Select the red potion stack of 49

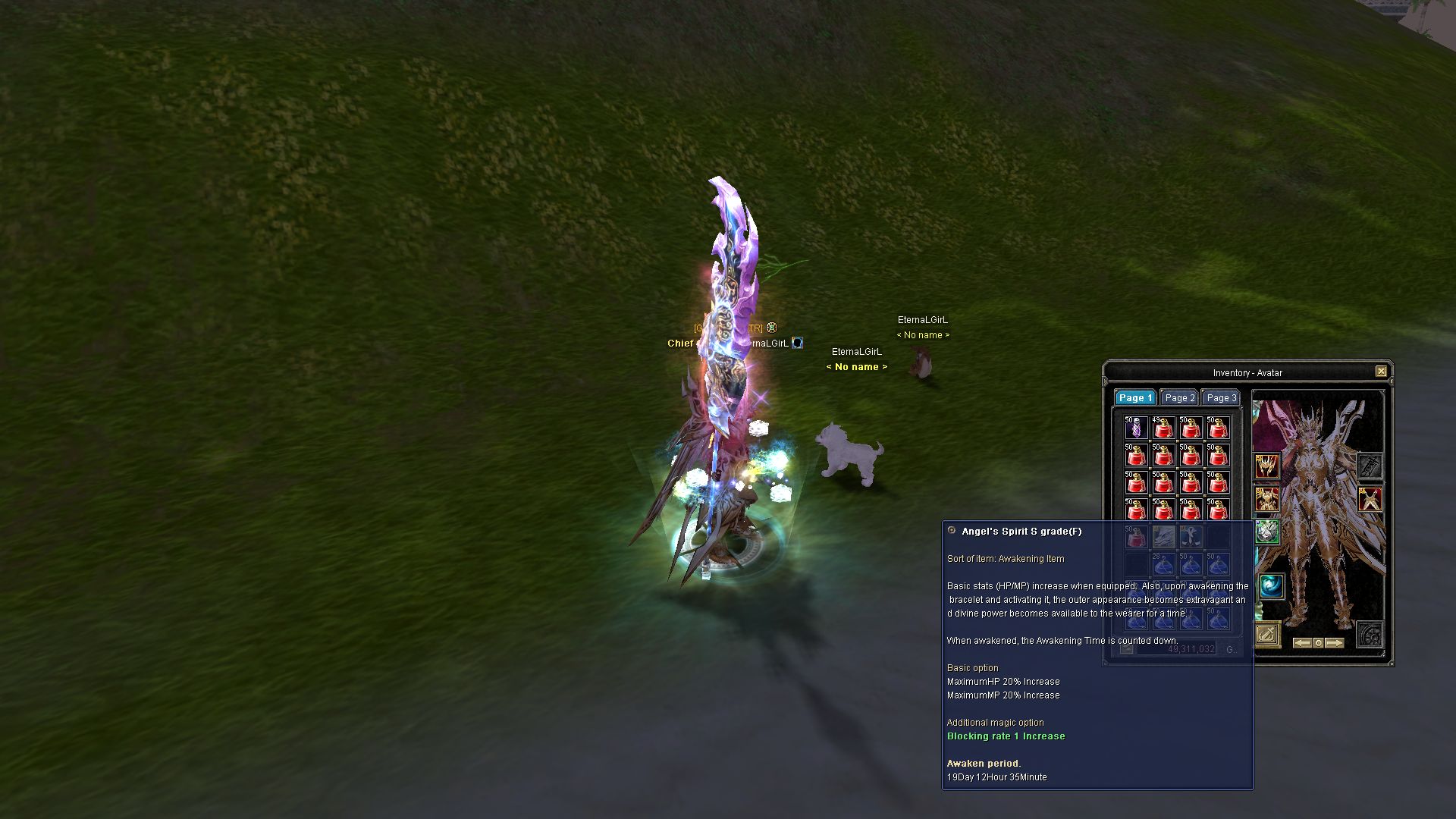tap(1163, 428)
